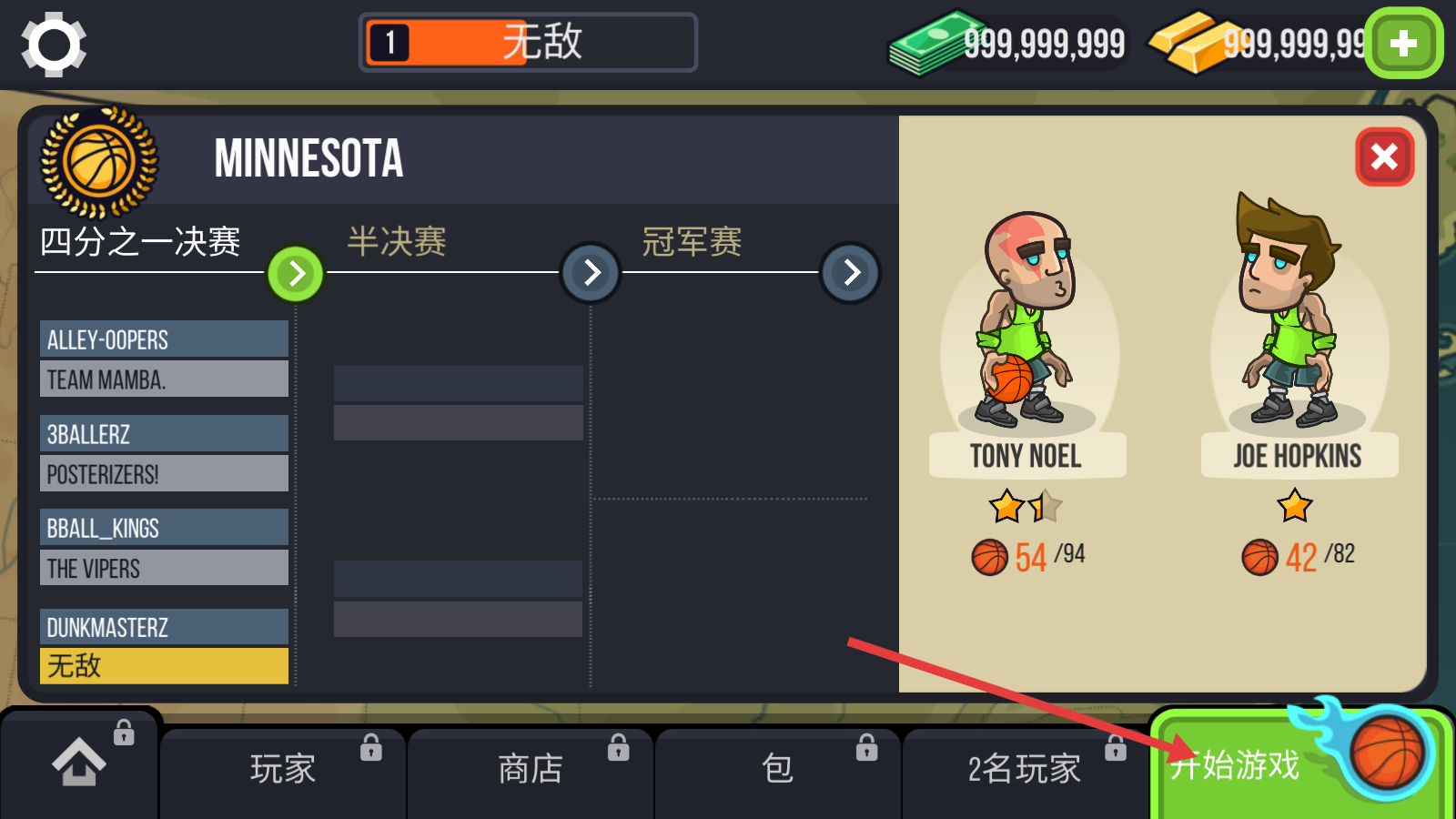Select the yellow 无敌 team row
Viewport: 1456px width, 819px height.
point(164,666)
